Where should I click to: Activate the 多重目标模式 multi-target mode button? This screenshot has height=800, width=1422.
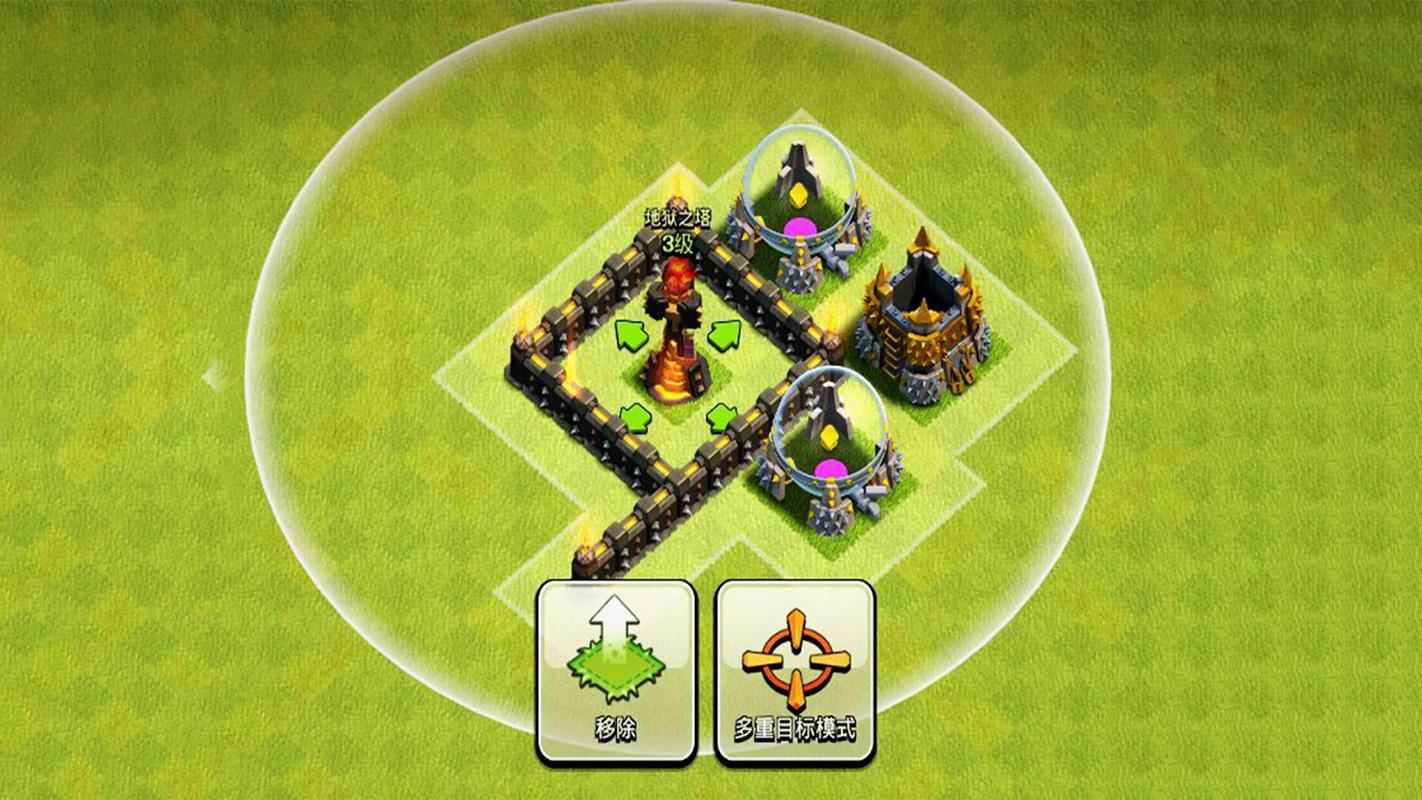[x=795, y=671]
